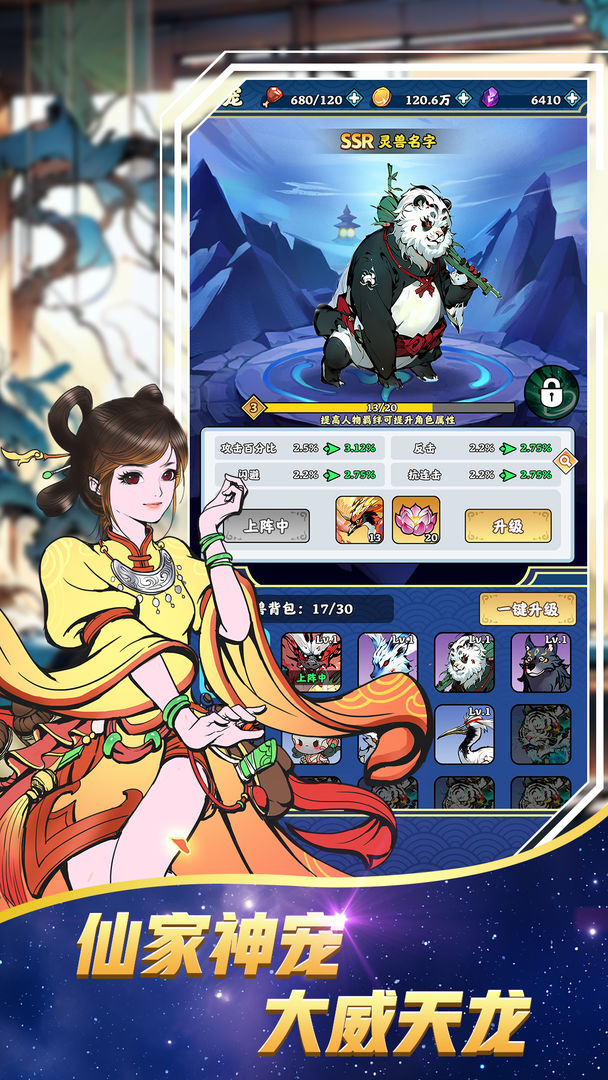Pick the black wolf pet in the bag
This screenshot has height=1080, width=608.
[x=541, y=662]
